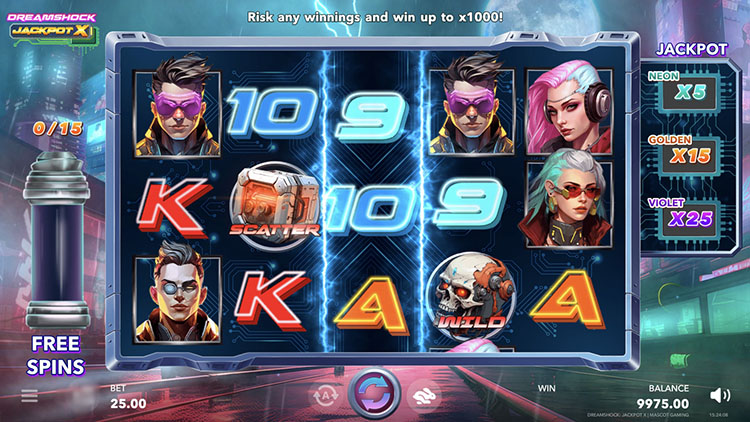This screenshot has width=750, height=422.
Task: Spin the reels with the center button
Action: 375,391
